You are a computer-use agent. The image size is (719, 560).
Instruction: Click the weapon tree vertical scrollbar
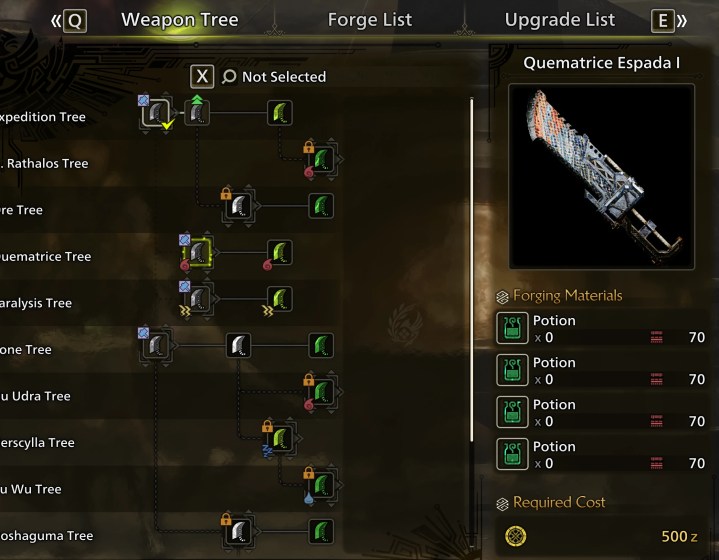473,300
